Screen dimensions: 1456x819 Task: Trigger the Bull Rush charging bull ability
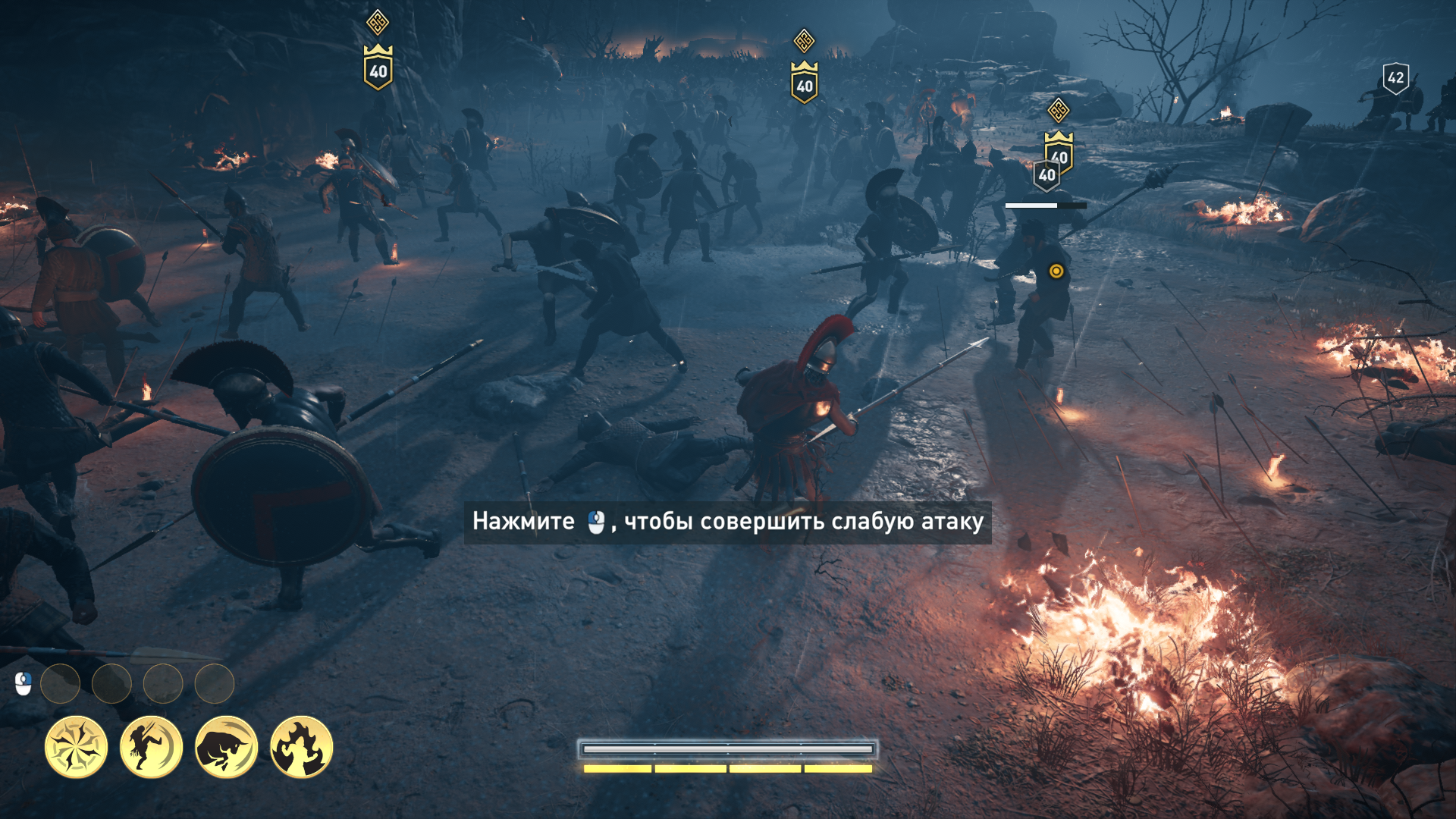point(226,747)
